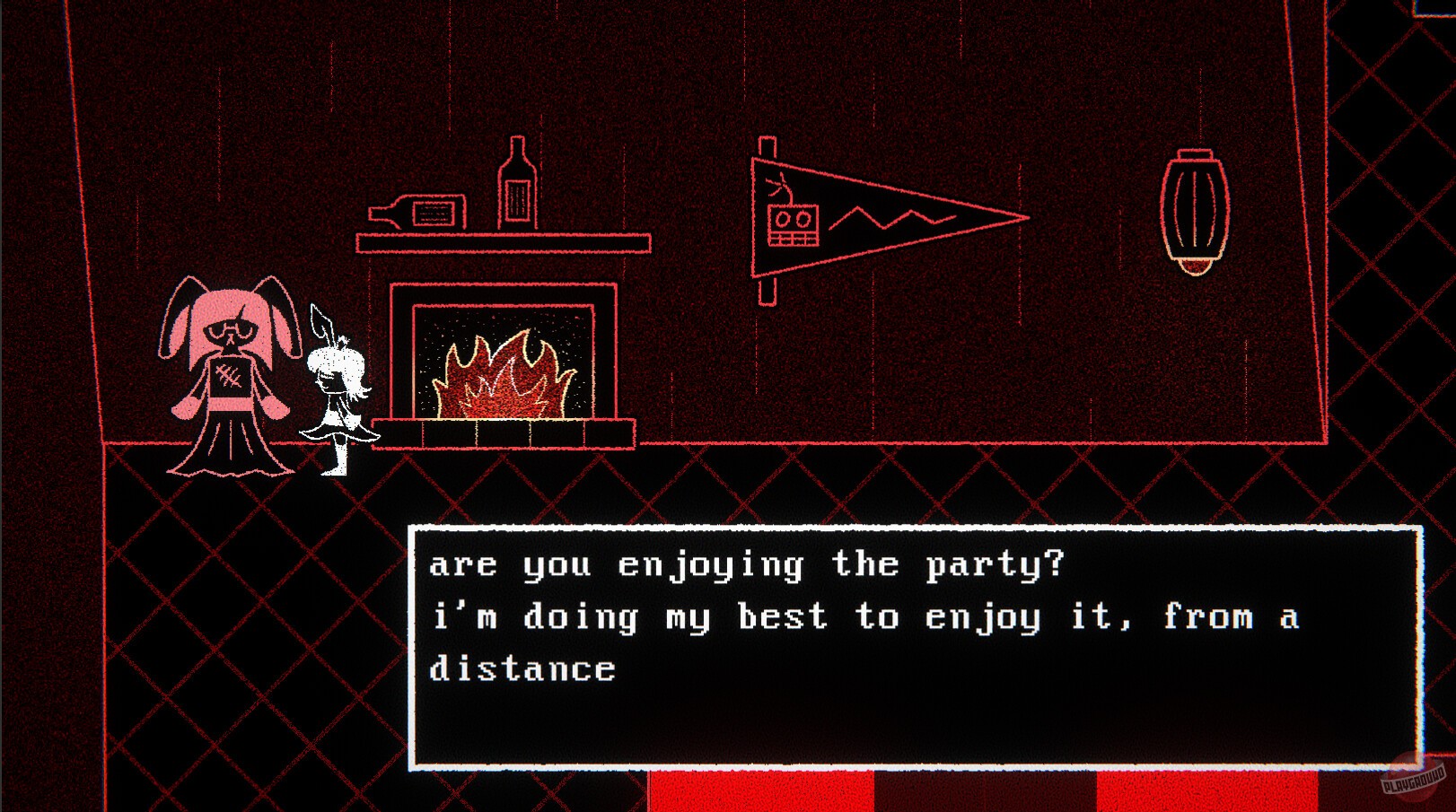Select the red floor tile at bottom
Screen dimensions: 1456x812
pyautogui.click(x=763, y=794)
